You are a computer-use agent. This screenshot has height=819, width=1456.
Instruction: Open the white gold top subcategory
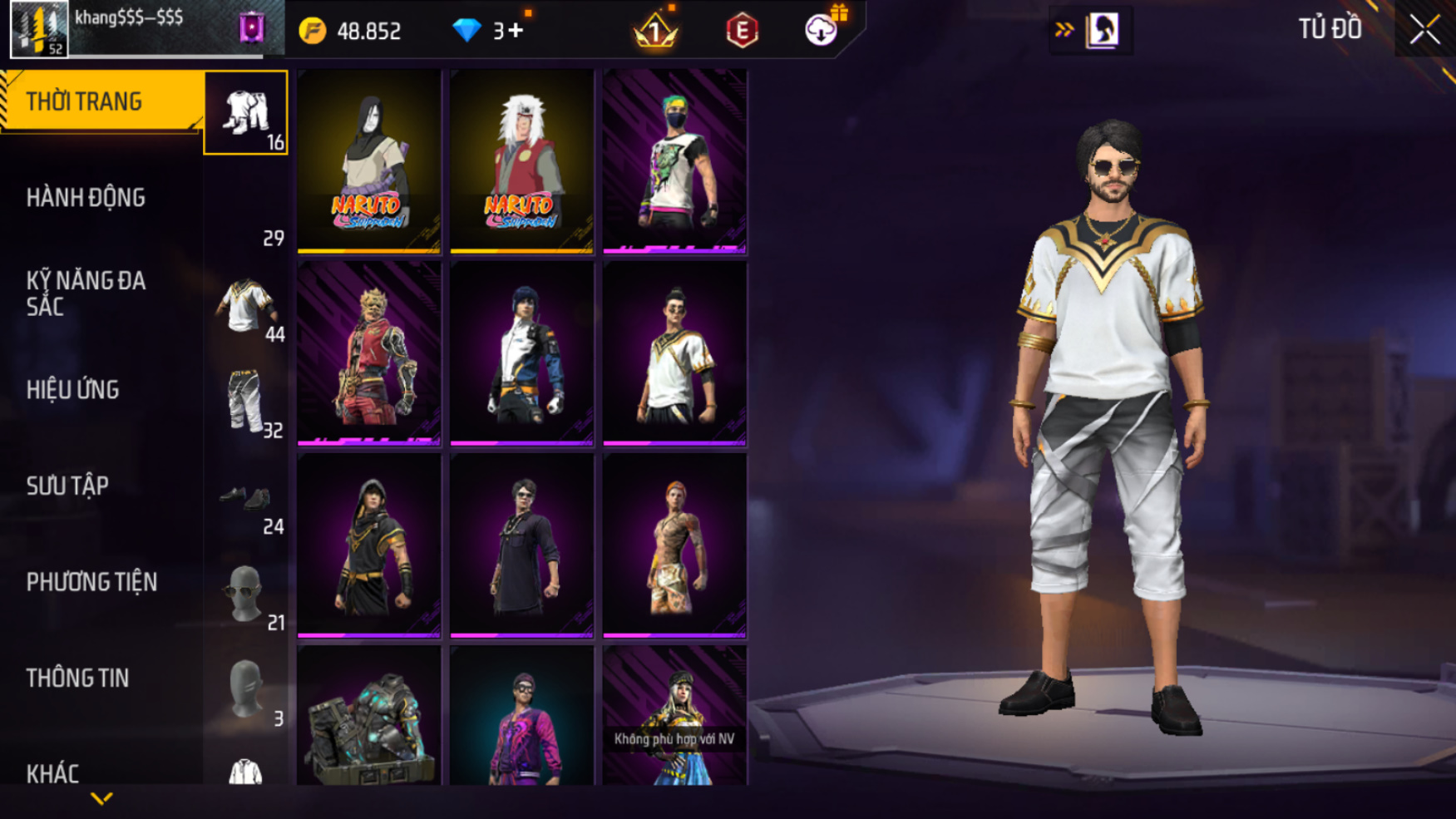point(245,306)
